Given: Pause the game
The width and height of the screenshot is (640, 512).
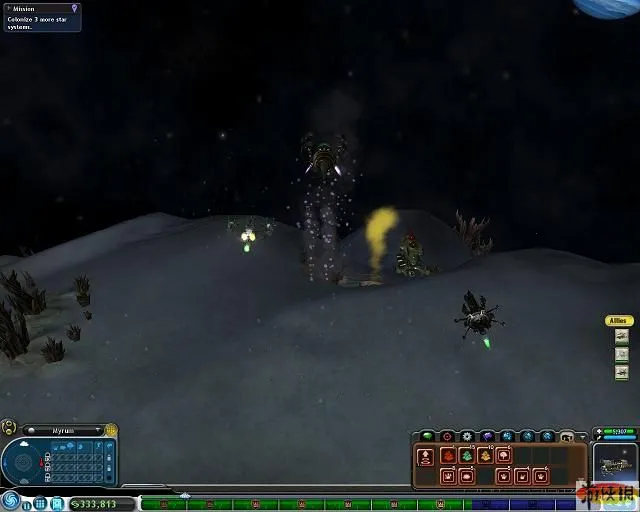Looking at the screenshot, I should pos(27,505).
